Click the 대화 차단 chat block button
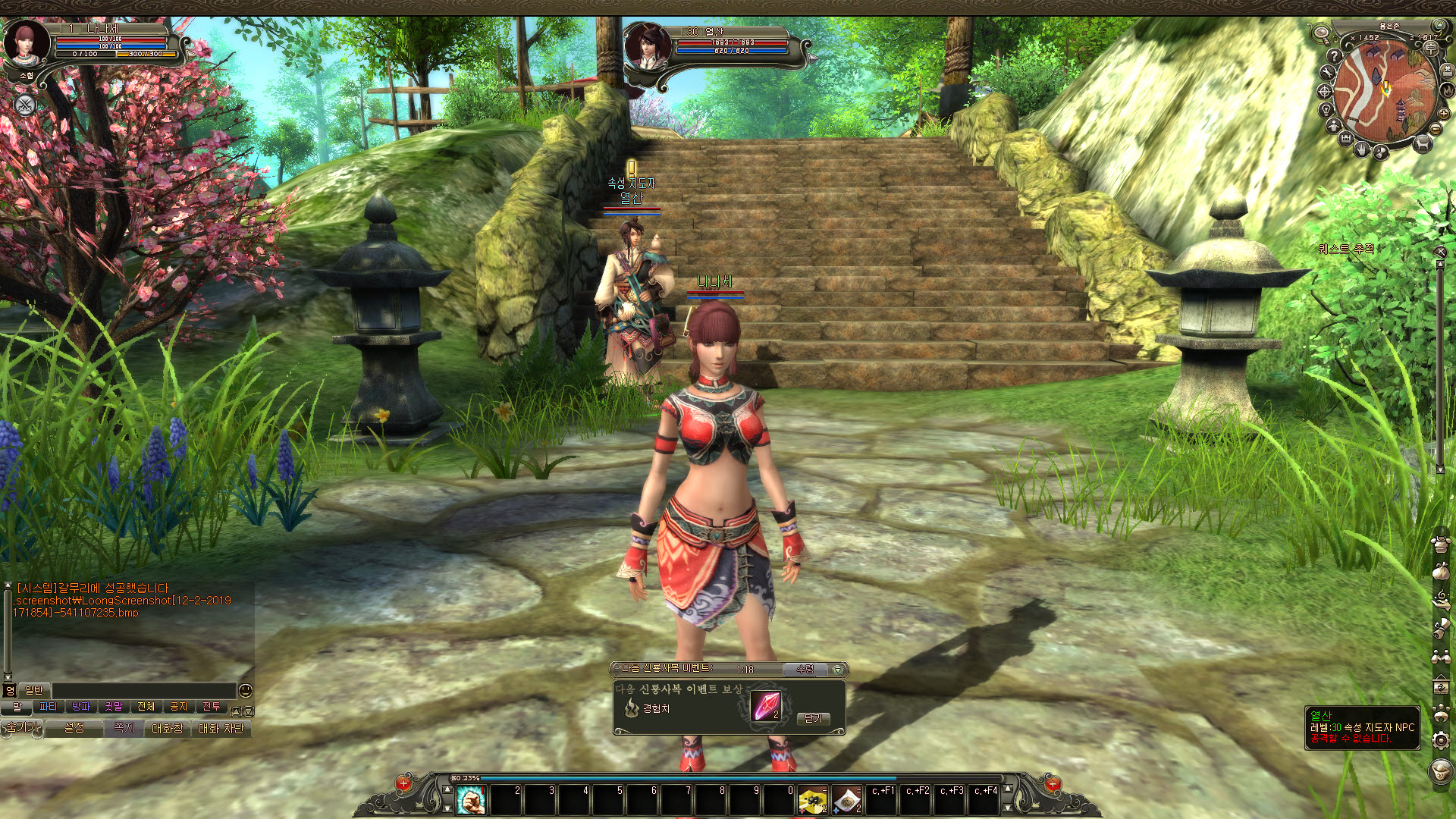 click(221, 728)
